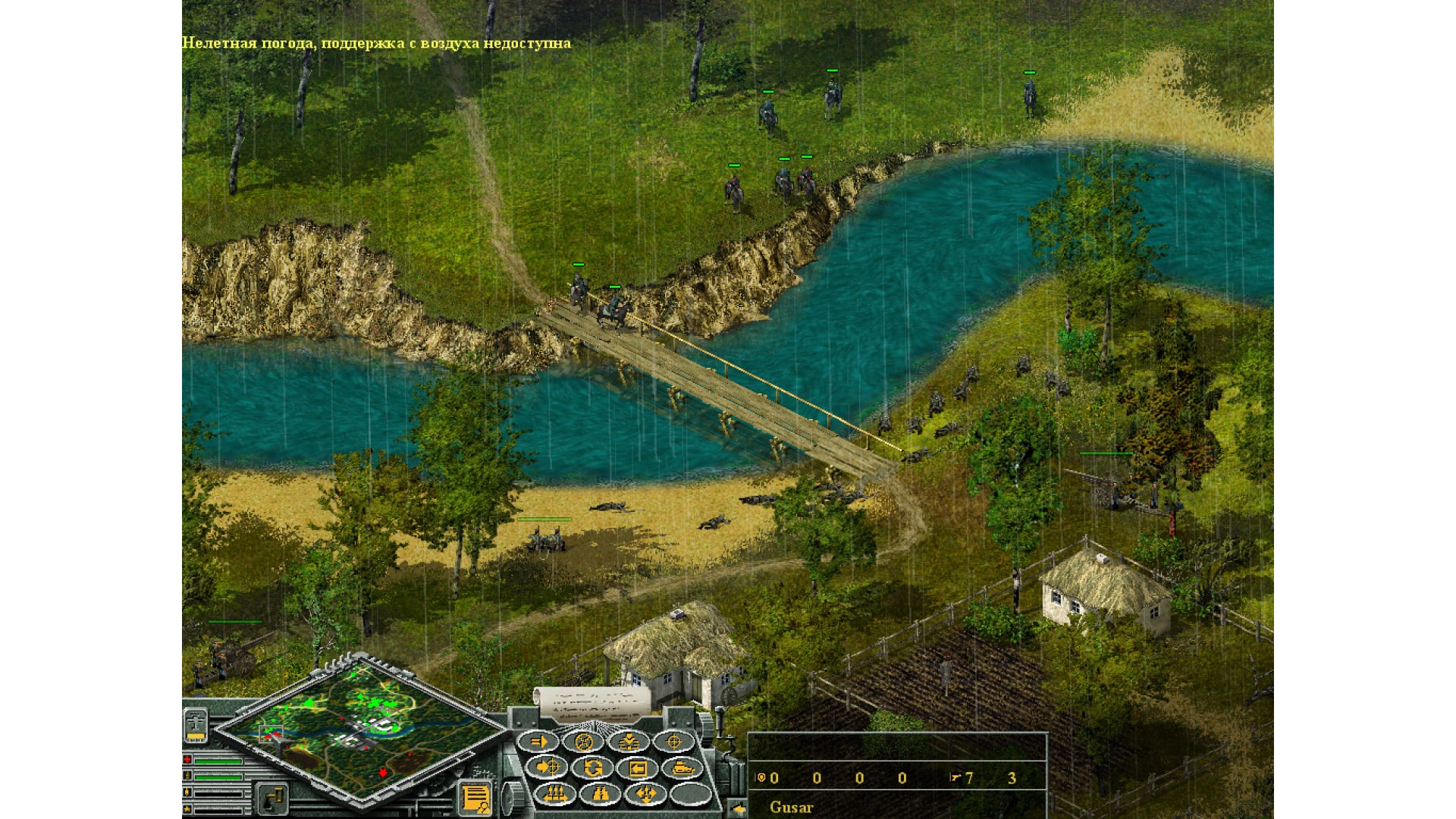Click the paper scroll message log
1456x819 pixels.
592,704
